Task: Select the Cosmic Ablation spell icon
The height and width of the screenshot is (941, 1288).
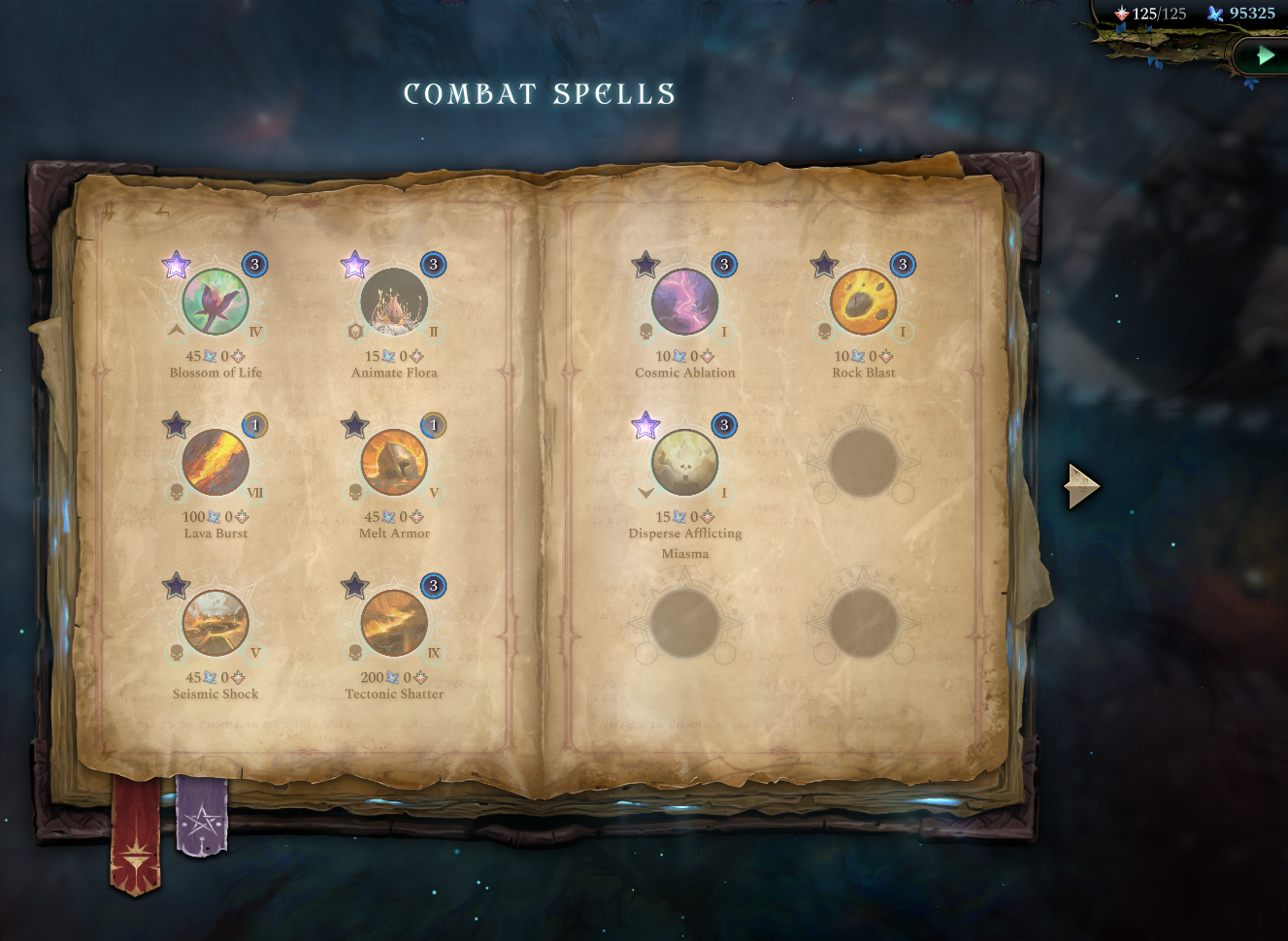Action: (x=684, y=302)
